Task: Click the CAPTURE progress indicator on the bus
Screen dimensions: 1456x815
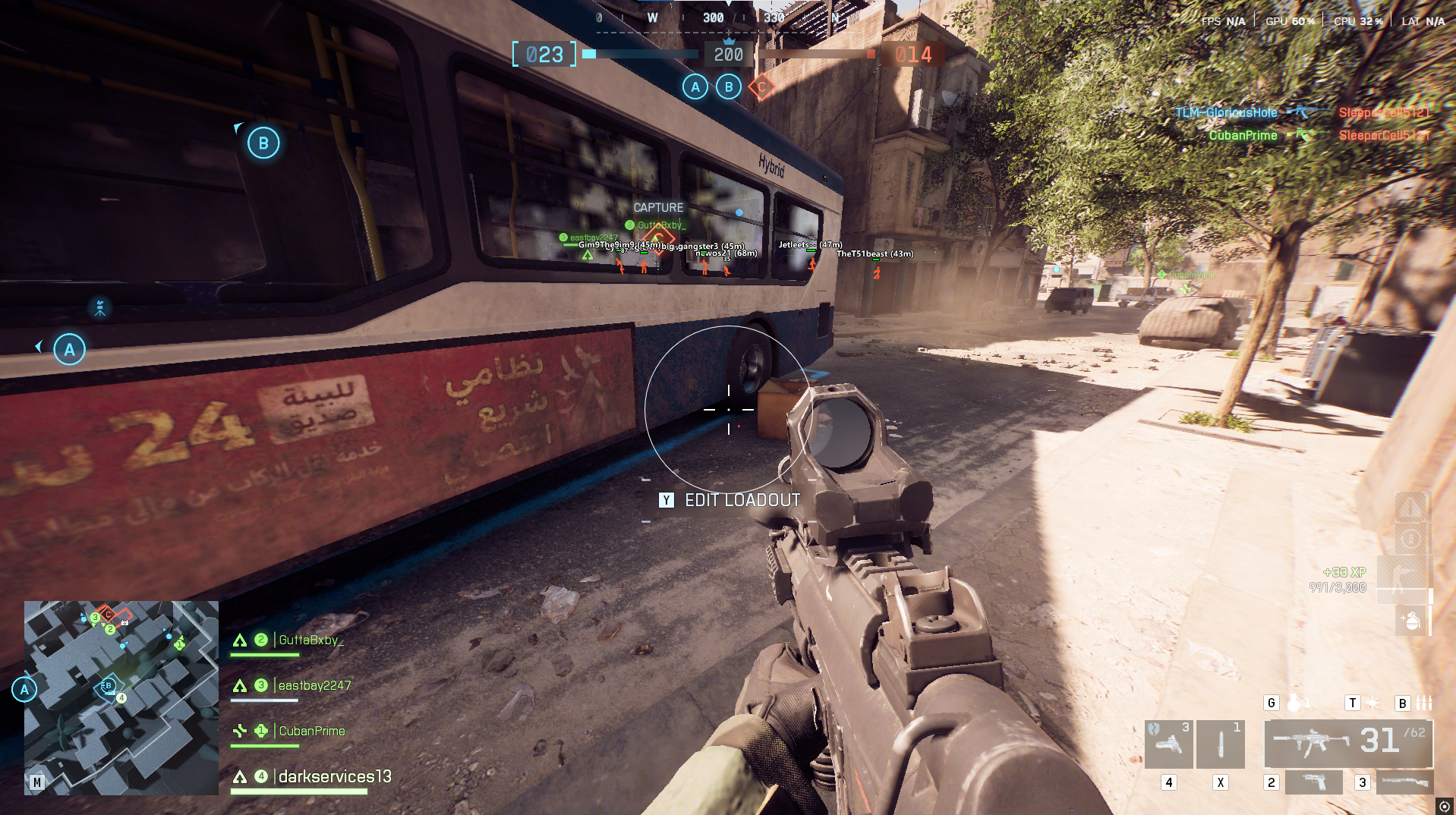Action: (659, 207)
